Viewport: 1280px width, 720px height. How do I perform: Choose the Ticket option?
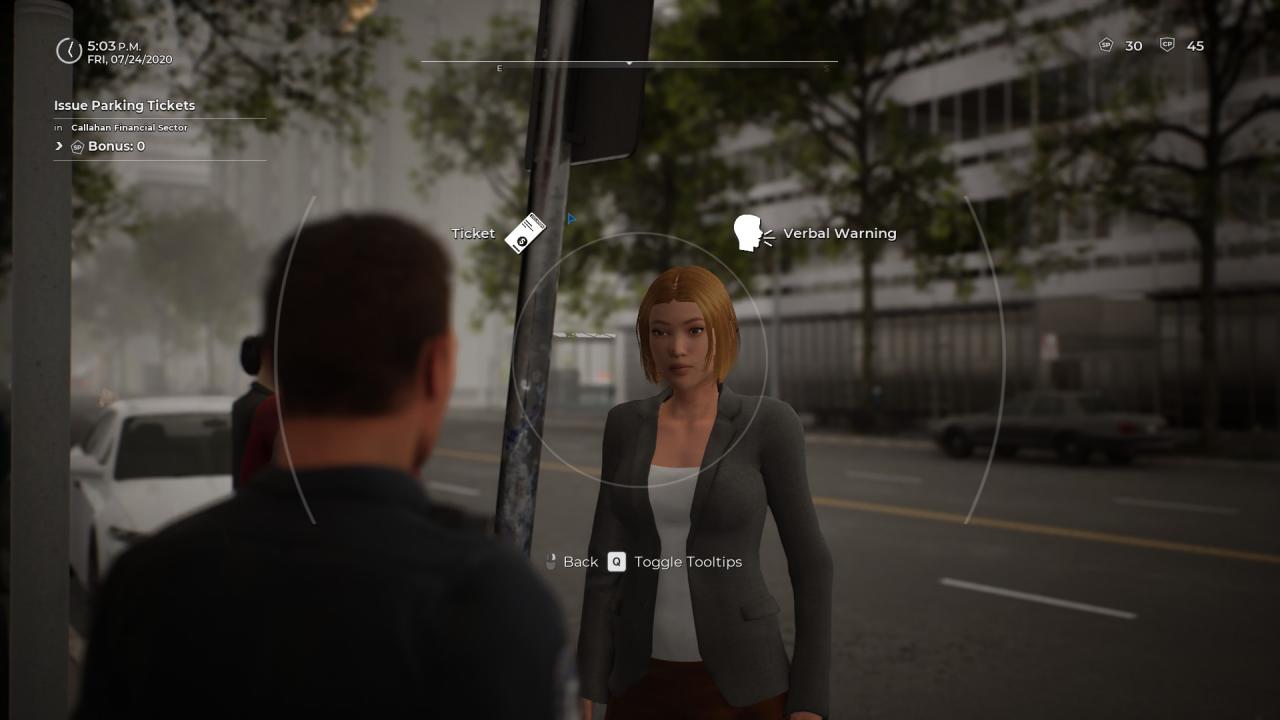point(524,233)
